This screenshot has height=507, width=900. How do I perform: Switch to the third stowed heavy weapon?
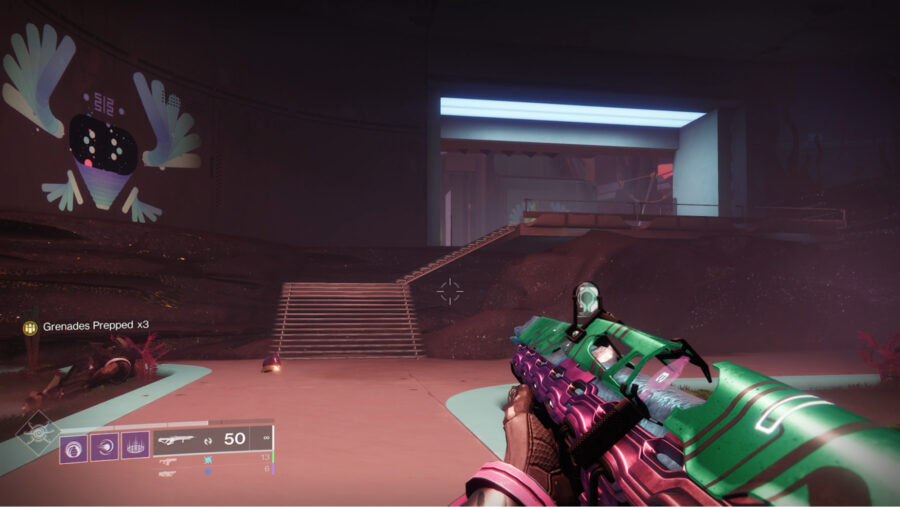click(168, 472)
